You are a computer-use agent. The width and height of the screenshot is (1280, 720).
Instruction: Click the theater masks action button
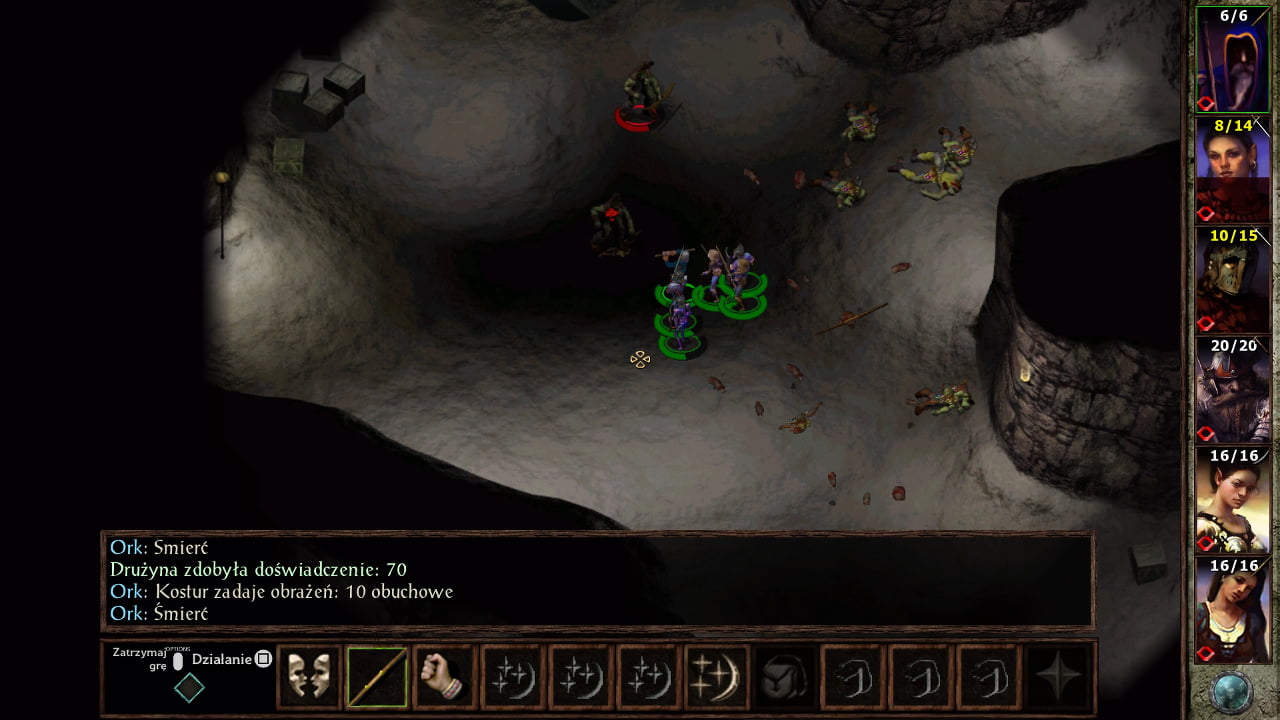click(x=308, y=678)
